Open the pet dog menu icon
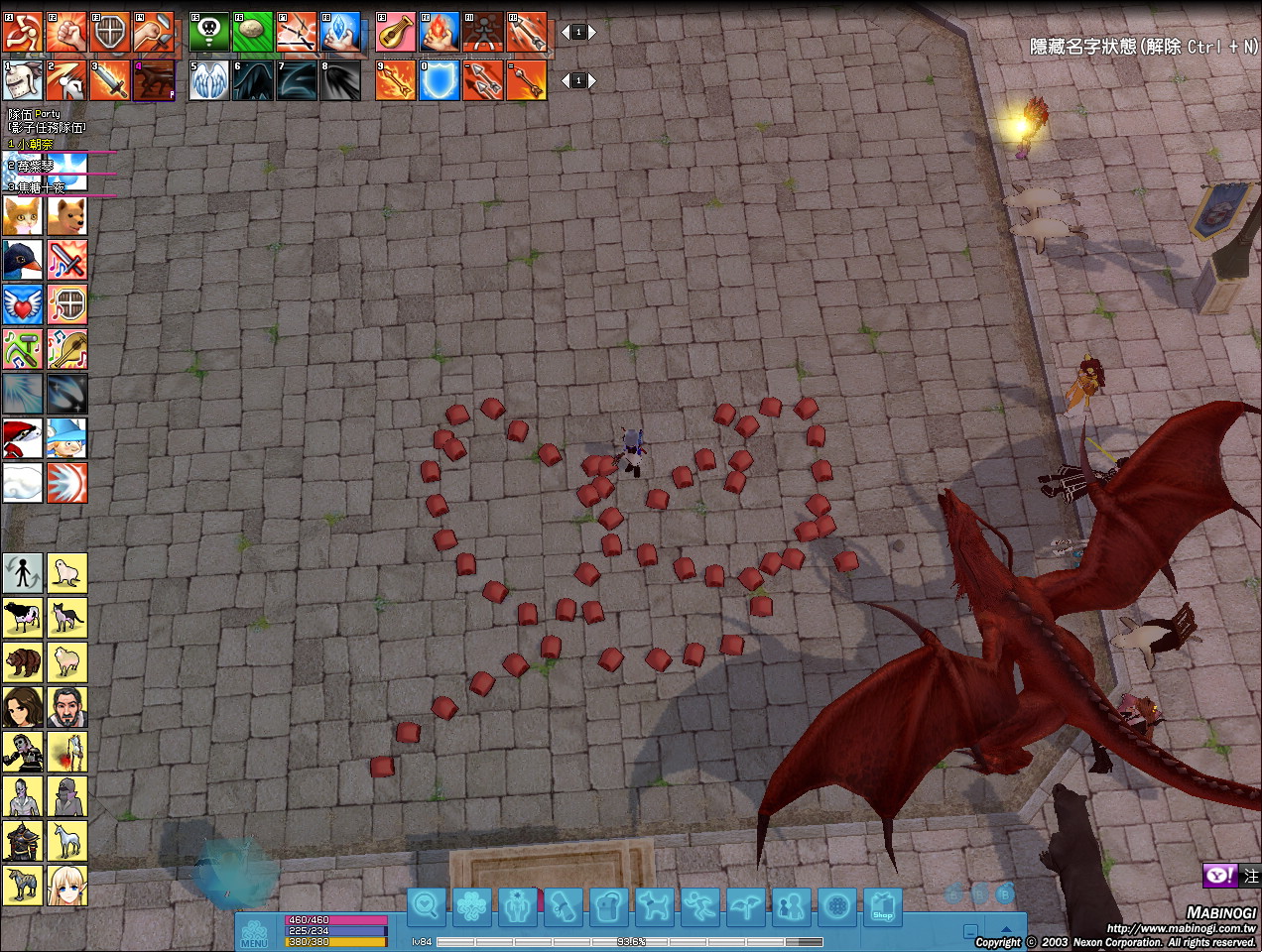The height and width of the screenshot is (952, 1262). (x=655, y=906)
